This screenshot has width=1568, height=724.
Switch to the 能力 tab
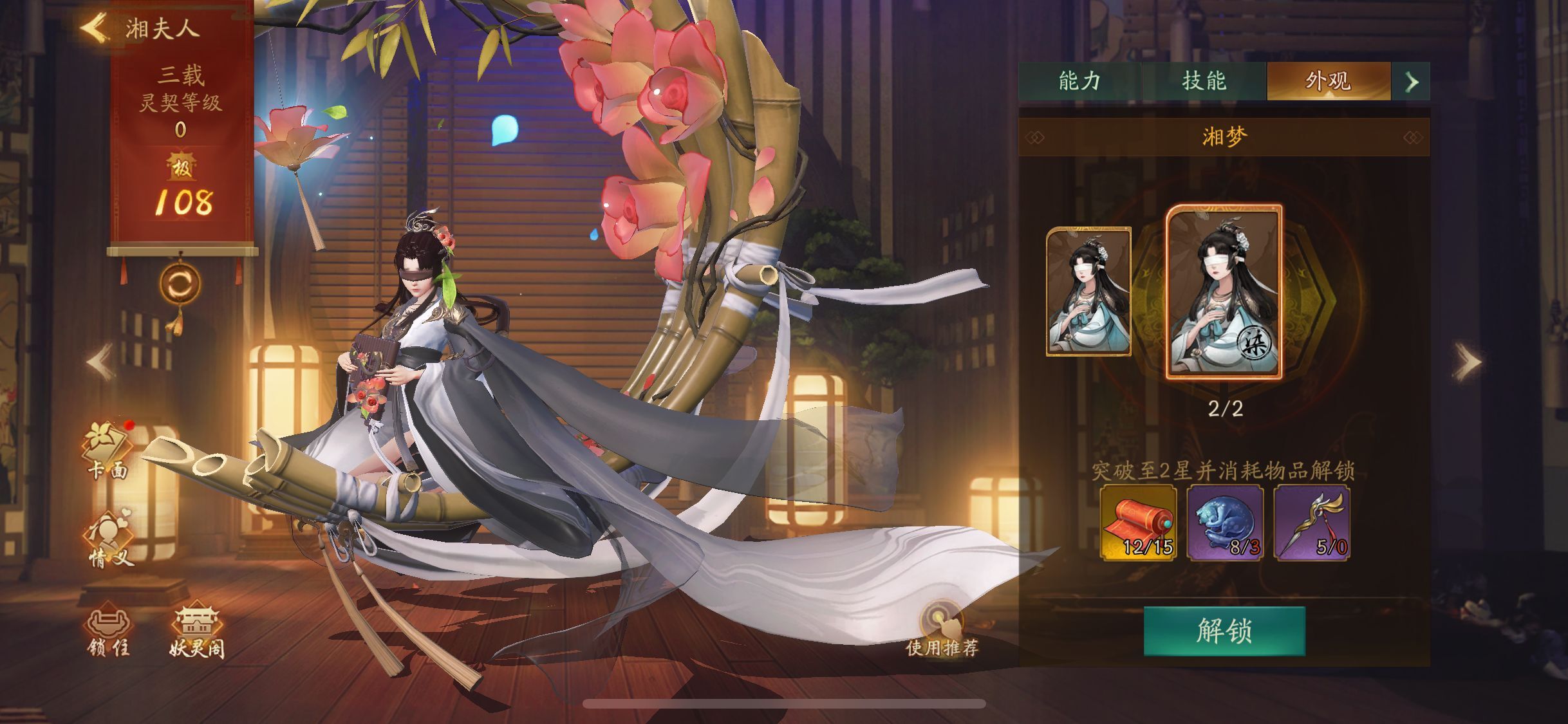pos(1079,82)
